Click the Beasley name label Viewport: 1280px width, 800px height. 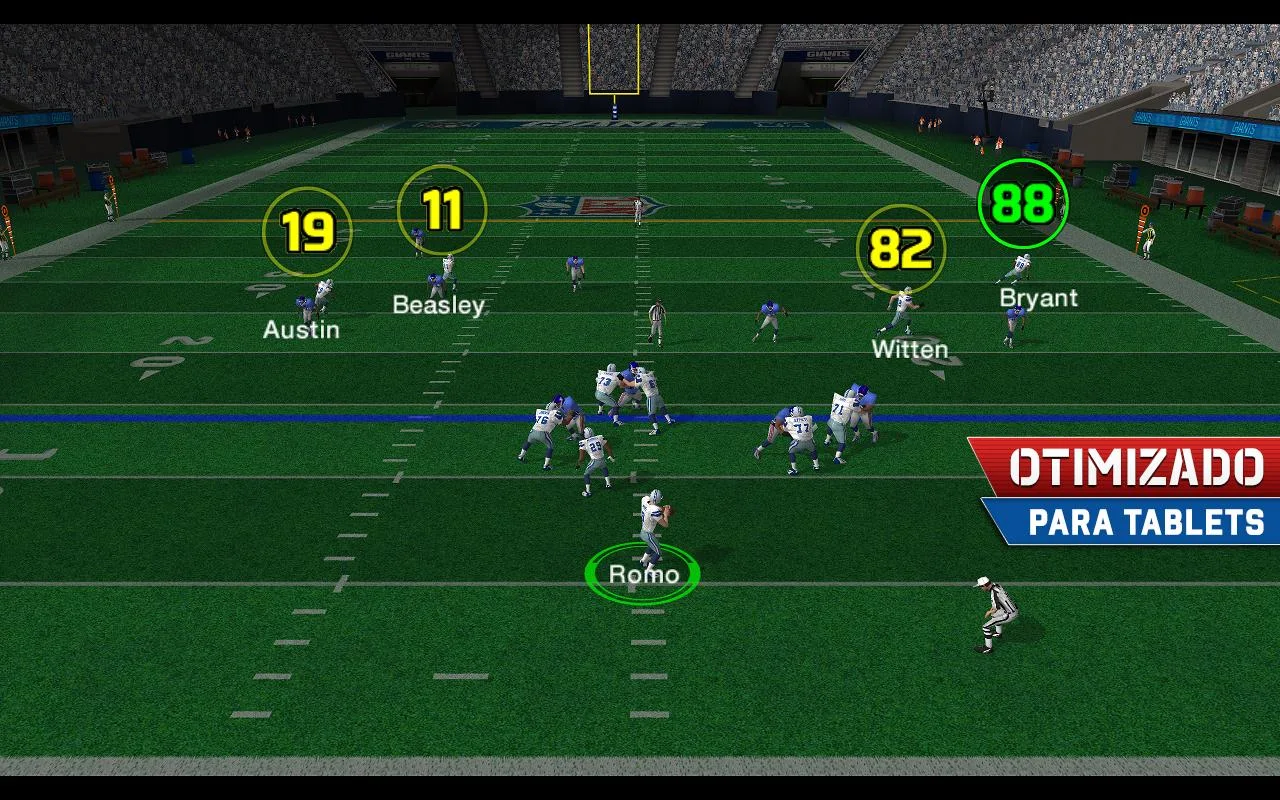438,305
